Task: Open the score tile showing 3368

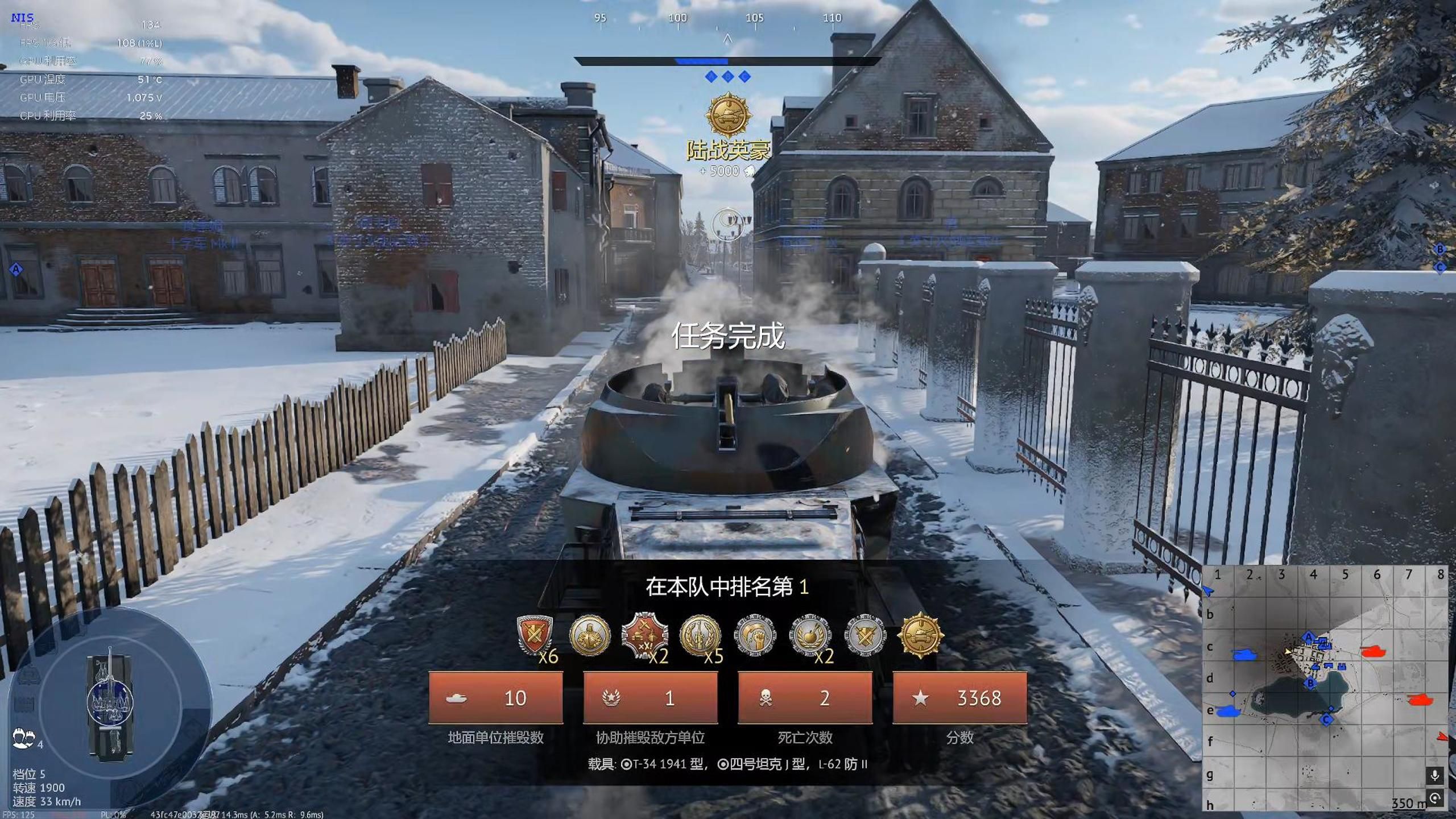Action: pos(959,698)
